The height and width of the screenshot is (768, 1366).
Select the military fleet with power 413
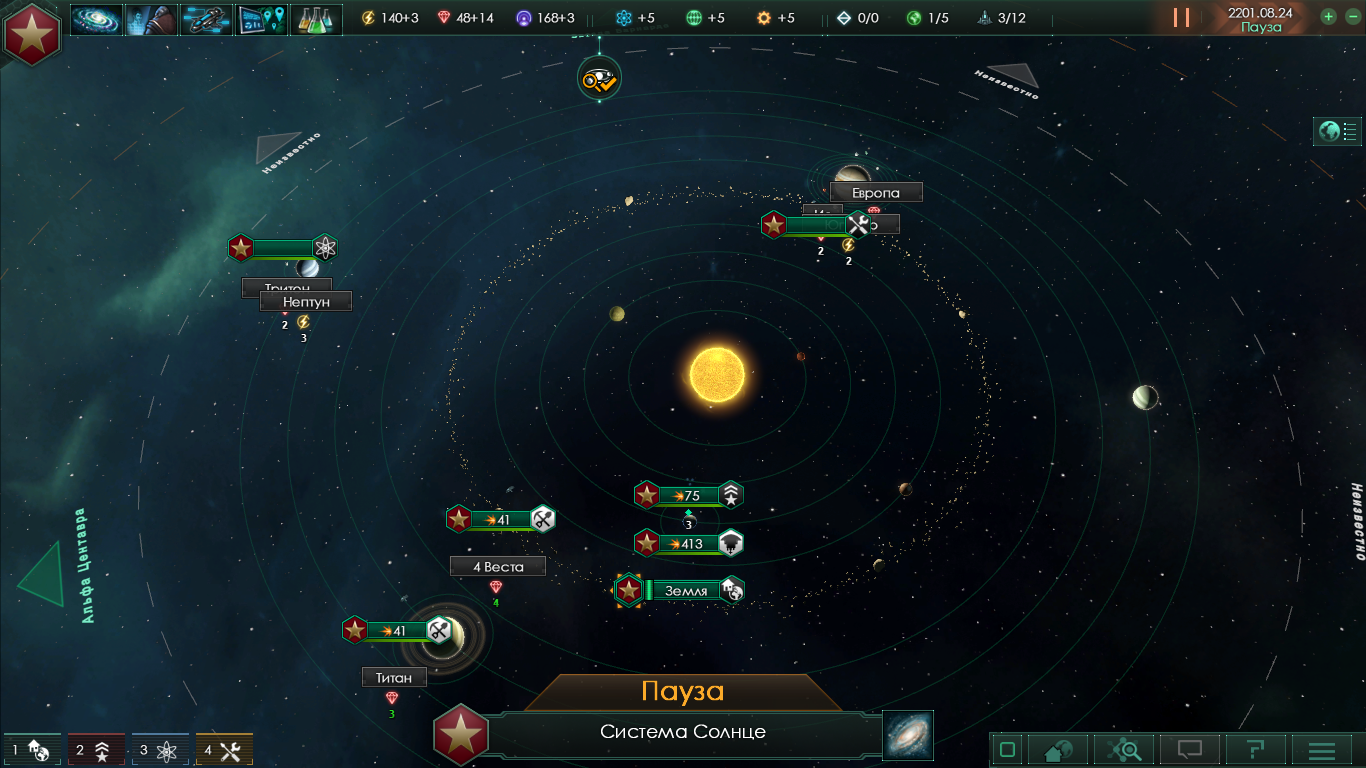(690, 544)
